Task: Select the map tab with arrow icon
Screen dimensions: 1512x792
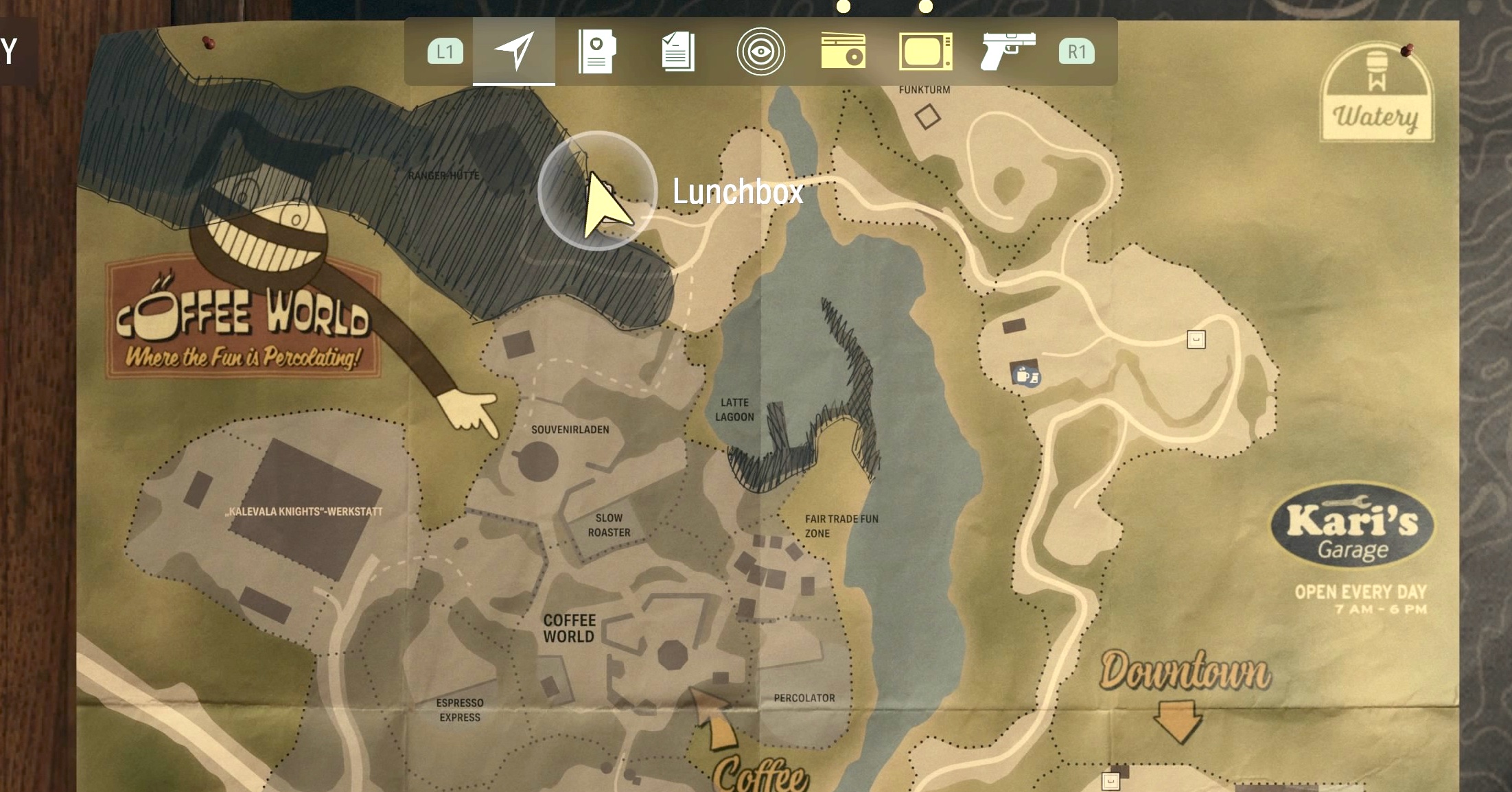Action: coord(513,51)
